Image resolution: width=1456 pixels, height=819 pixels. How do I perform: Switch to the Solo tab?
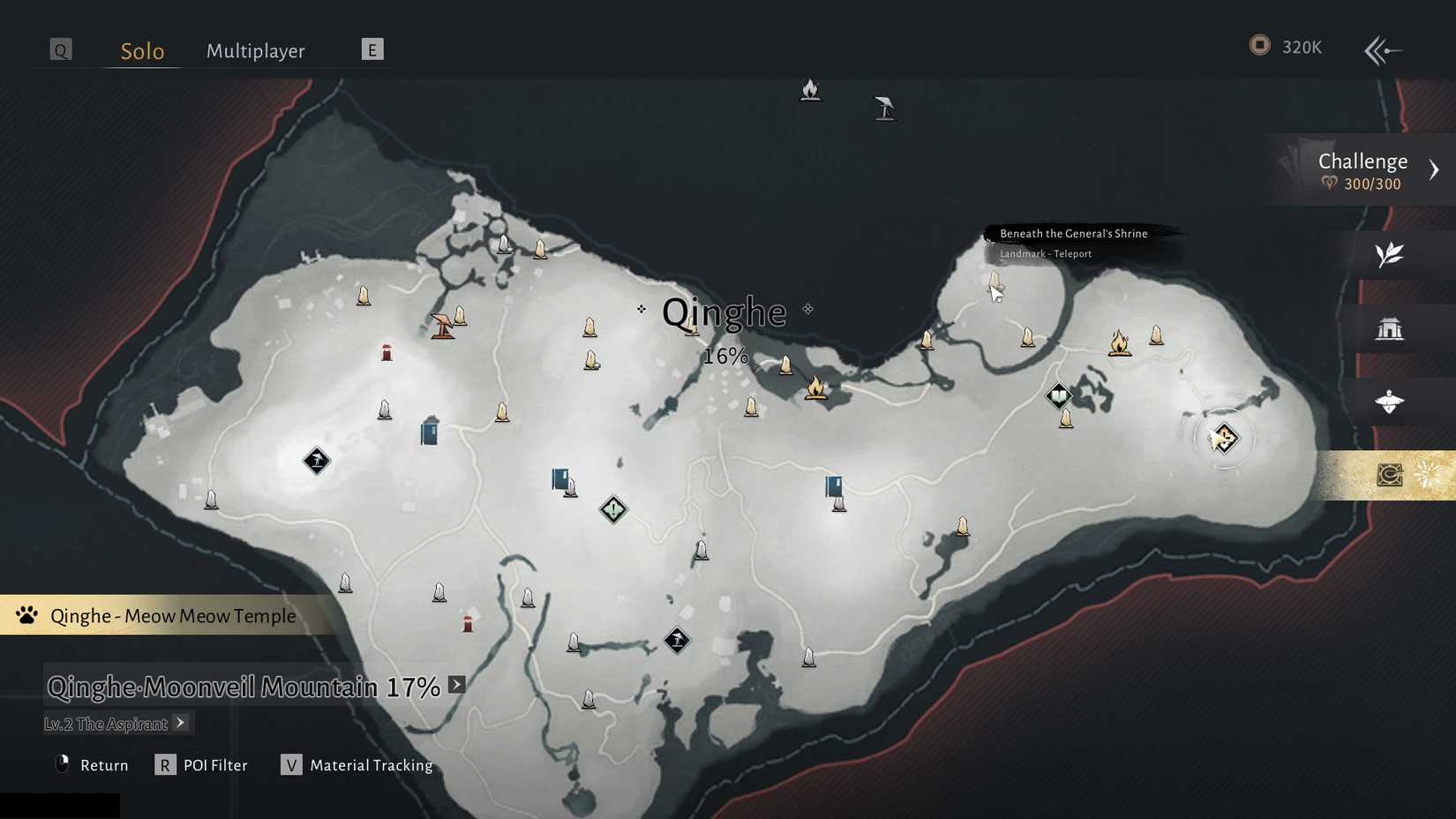point(142,51)
